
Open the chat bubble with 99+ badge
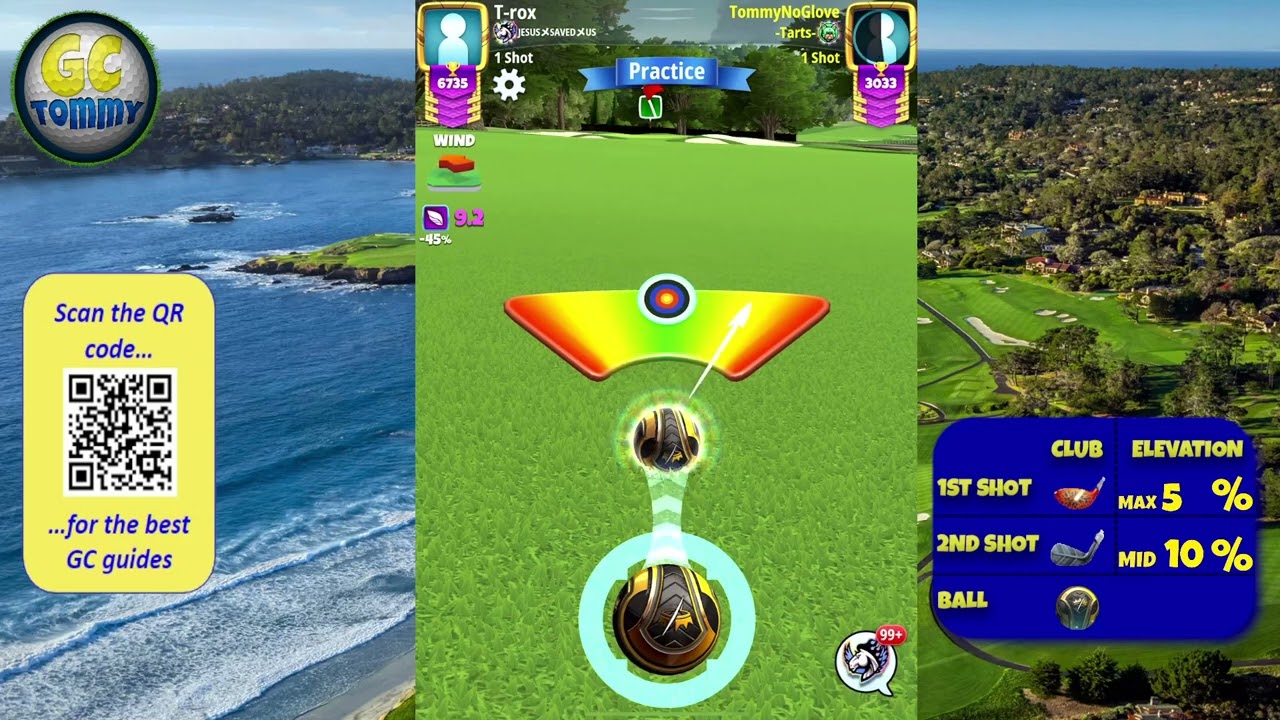[864, 661]
